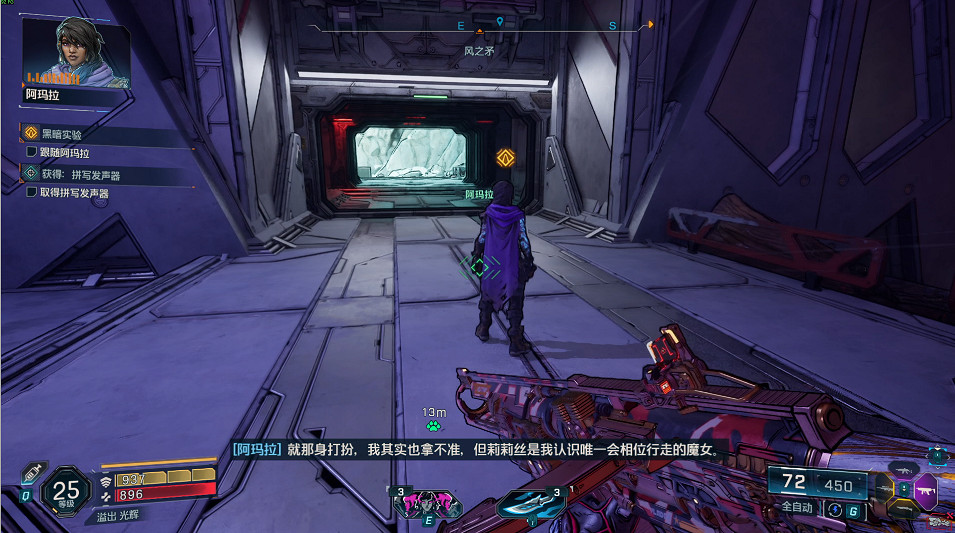This screenshot has width=955, height=533.
Task: Toggle the 全自动 fire mode label
Action: coord(796,508)
